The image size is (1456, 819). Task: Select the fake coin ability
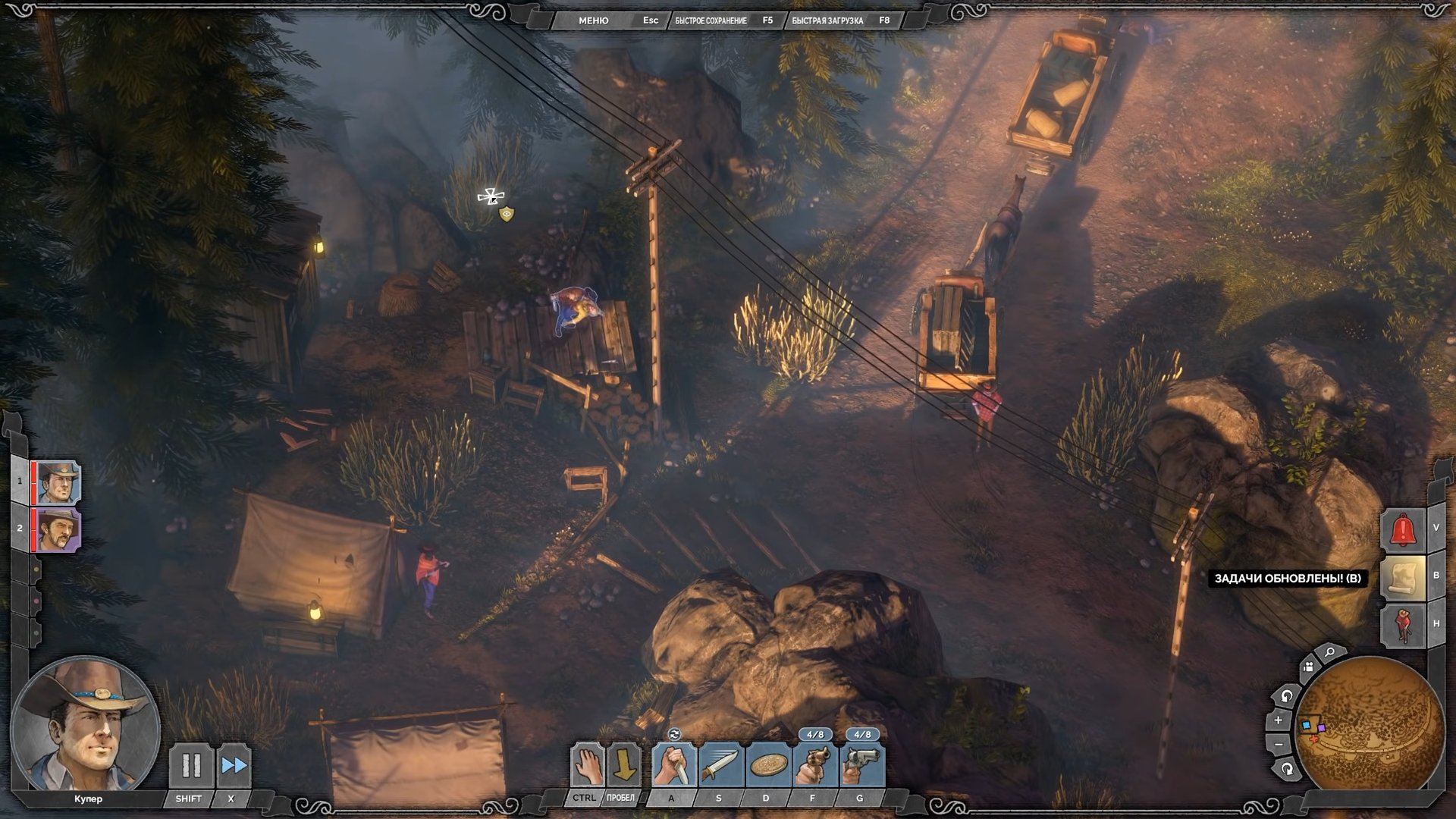(767, 765)
